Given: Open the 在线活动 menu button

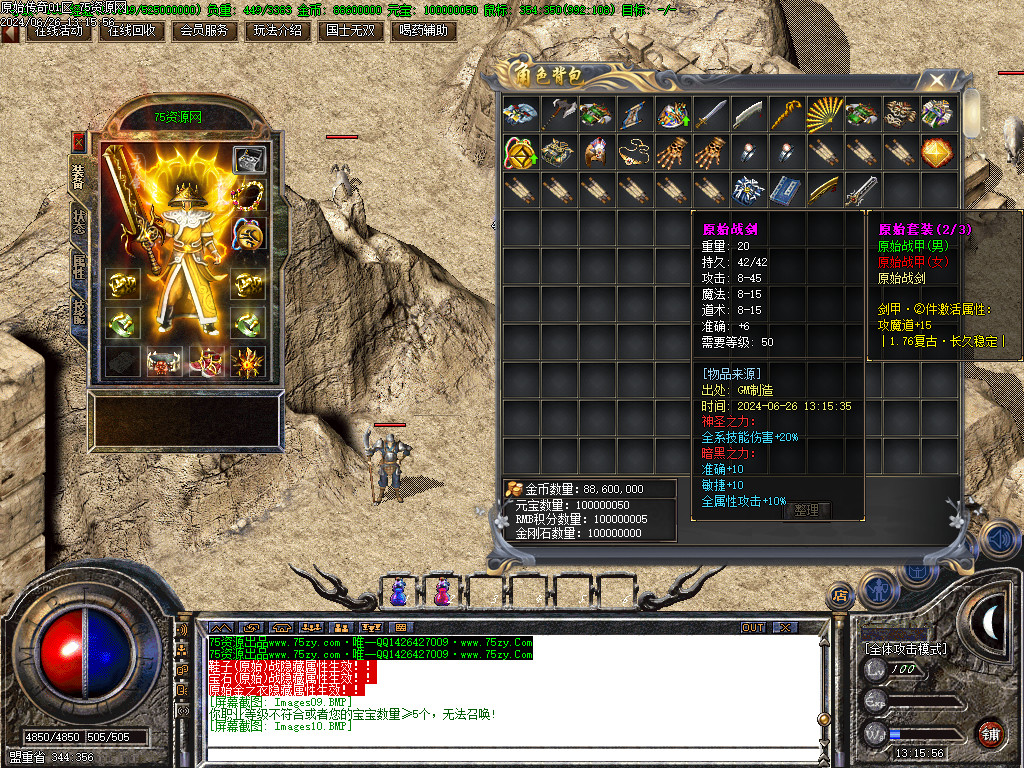Looking at the screenshot, I should tap(58, 31).
